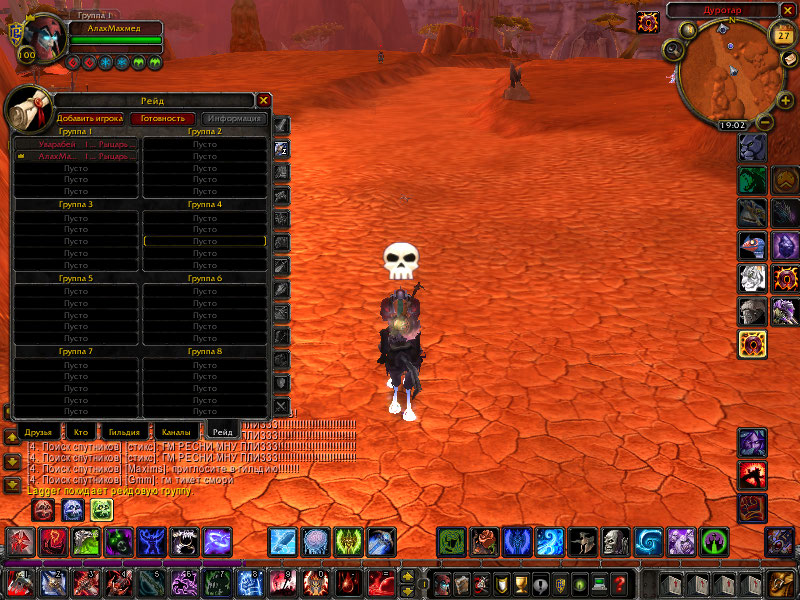Zoom out on the minimap
The image size is (800, 600).
[x=765, y=124]
